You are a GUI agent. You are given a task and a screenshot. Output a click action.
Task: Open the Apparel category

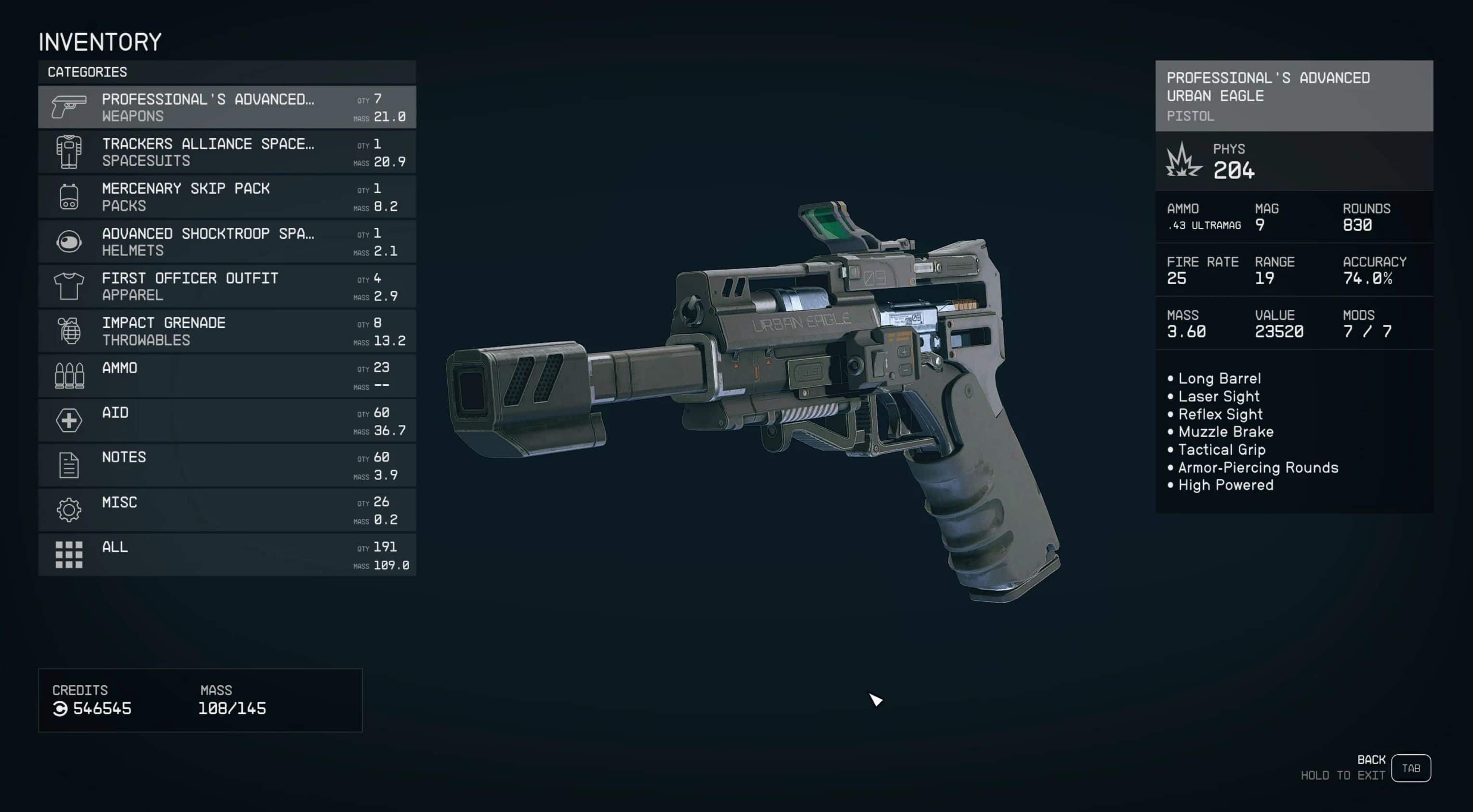click(x=226, y=286)
